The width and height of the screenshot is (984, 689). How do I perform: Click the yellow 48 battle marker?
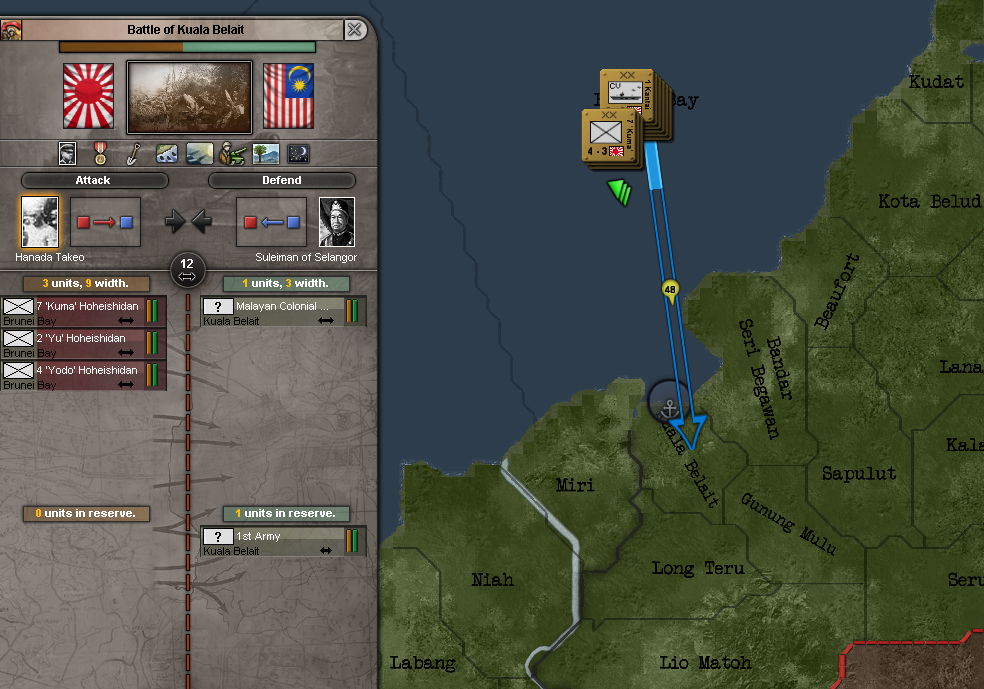pos(670,291)
